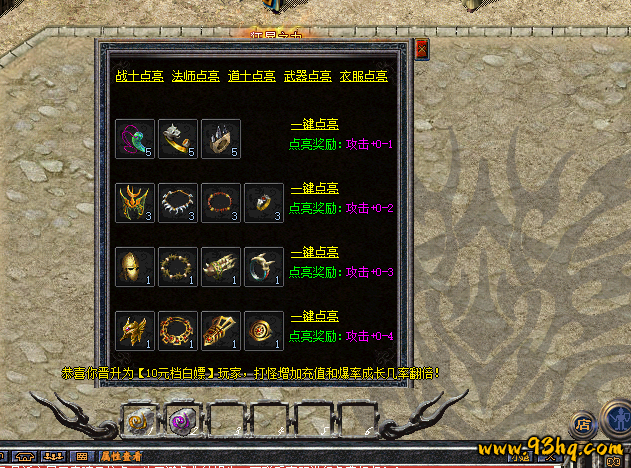Select the purple-green crescent item slot
The image size is (631, 468).
134,139
